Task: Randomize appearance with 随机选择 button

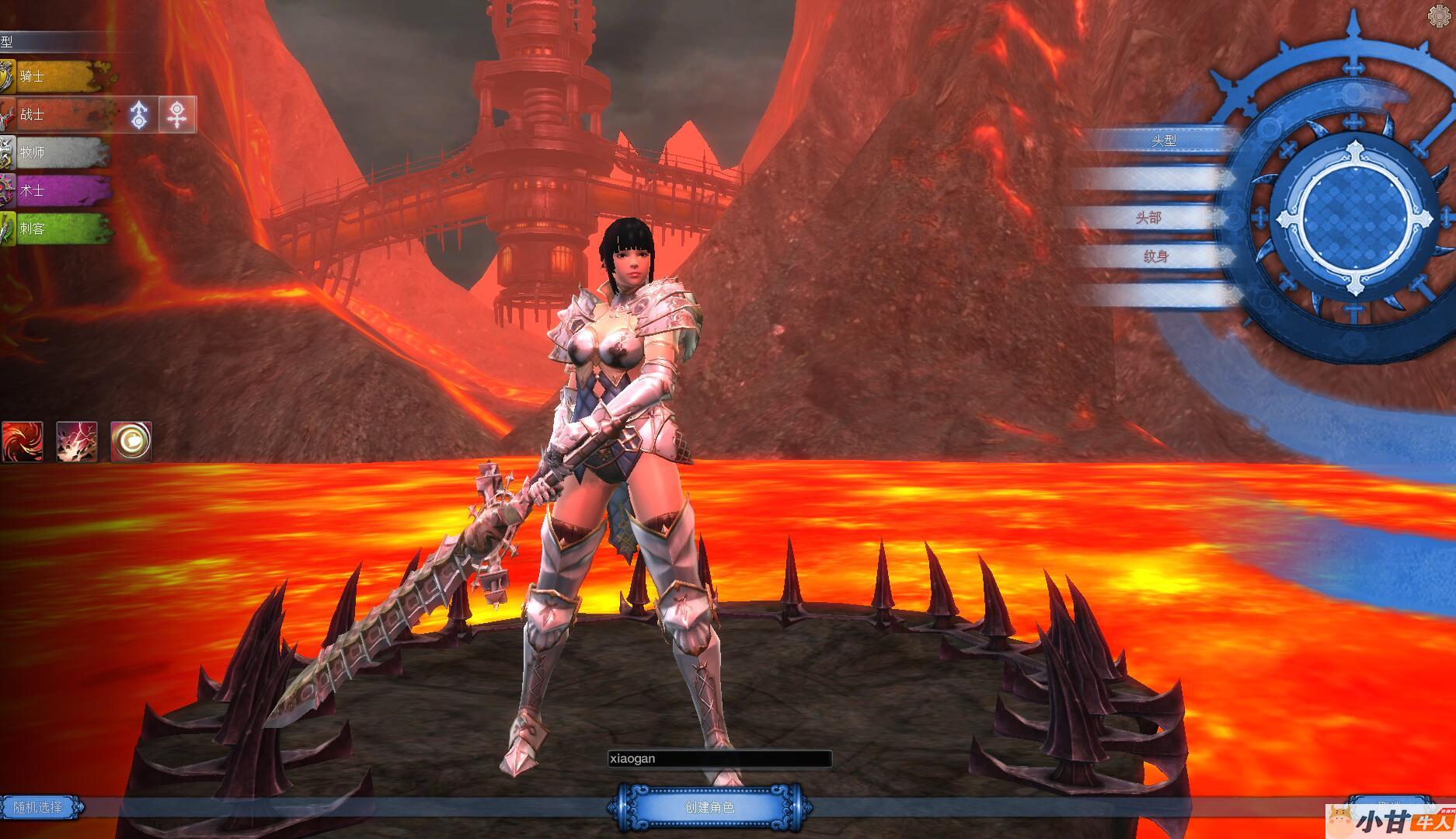Action: pyautogui.click(x=39, y=807)
